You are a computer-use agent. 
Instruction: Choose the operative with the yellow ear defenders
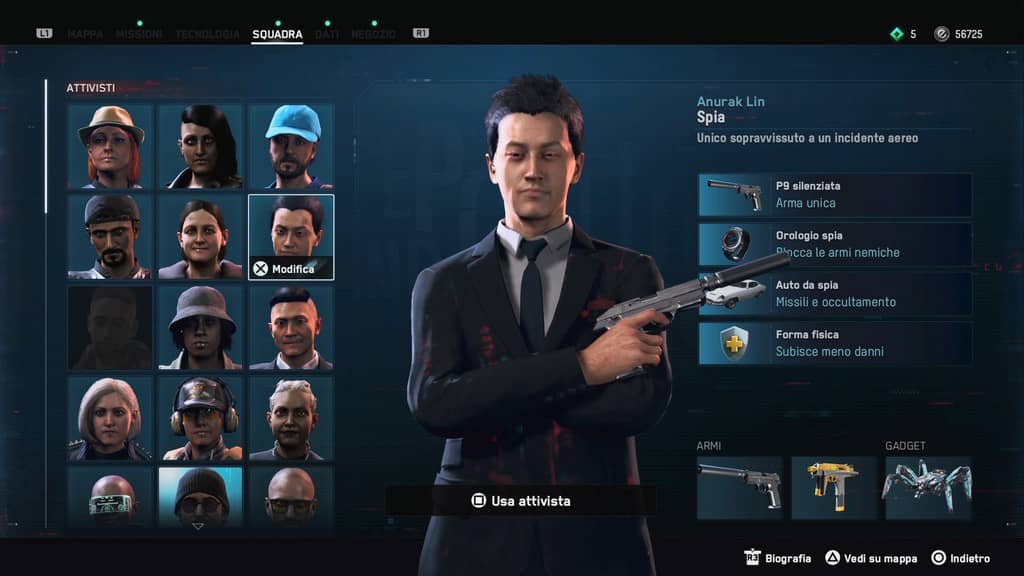[200, 418]
